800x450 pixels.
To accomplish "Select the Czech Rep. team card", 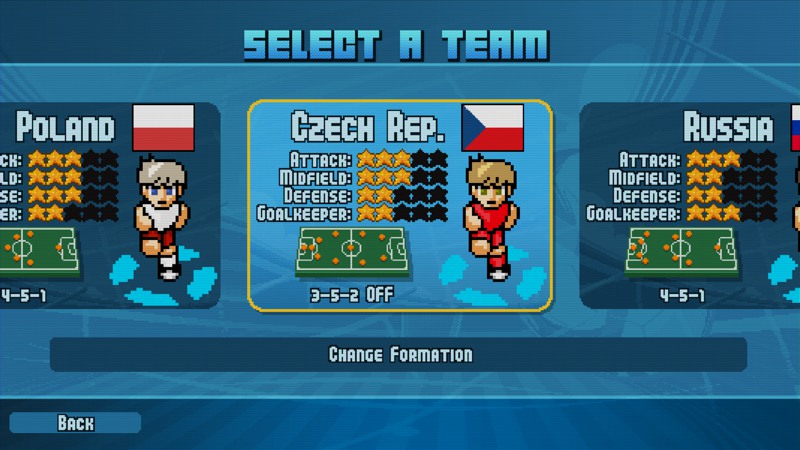I will click(400, 205).
